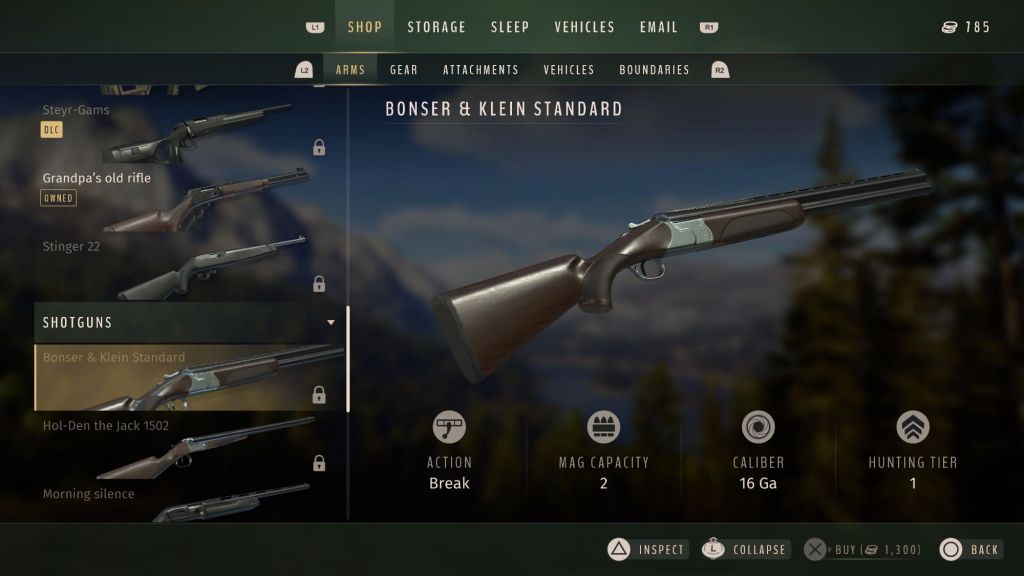Select the Arms shop category

coord(350,70)
